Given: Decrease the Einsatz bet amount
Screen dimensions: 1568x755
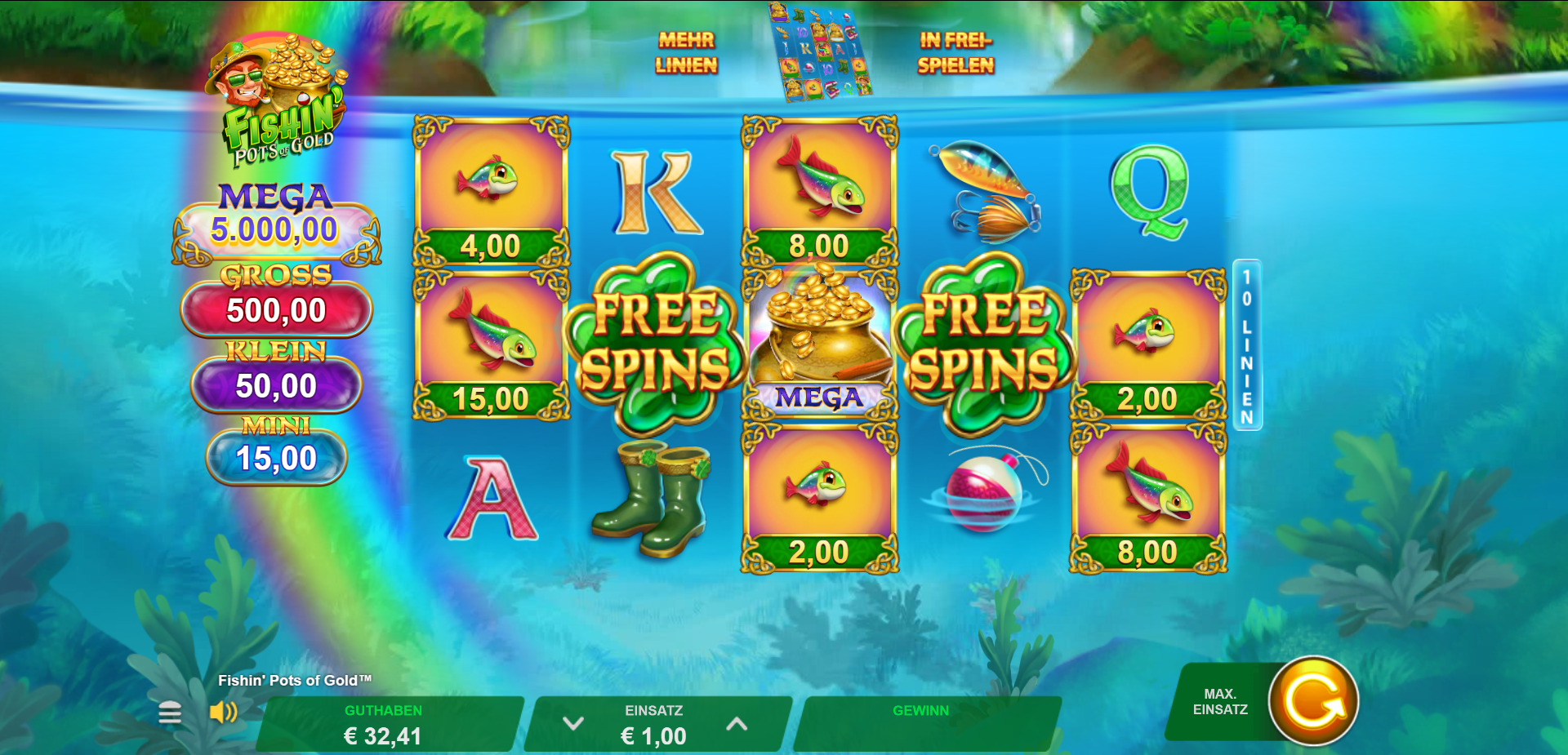Looking at the screenshot, I should (573, 724).
